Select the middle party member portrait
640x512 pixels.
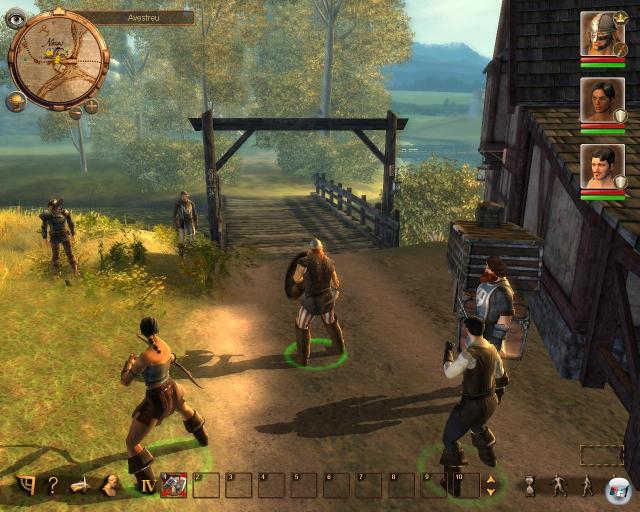(602, 100)
